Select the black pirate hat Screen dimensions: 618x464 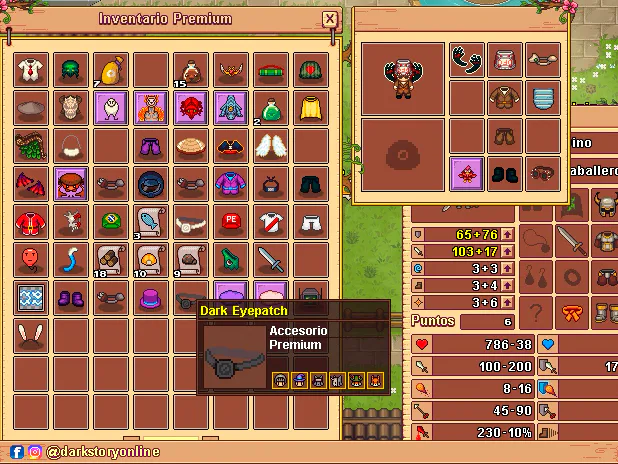232,145
